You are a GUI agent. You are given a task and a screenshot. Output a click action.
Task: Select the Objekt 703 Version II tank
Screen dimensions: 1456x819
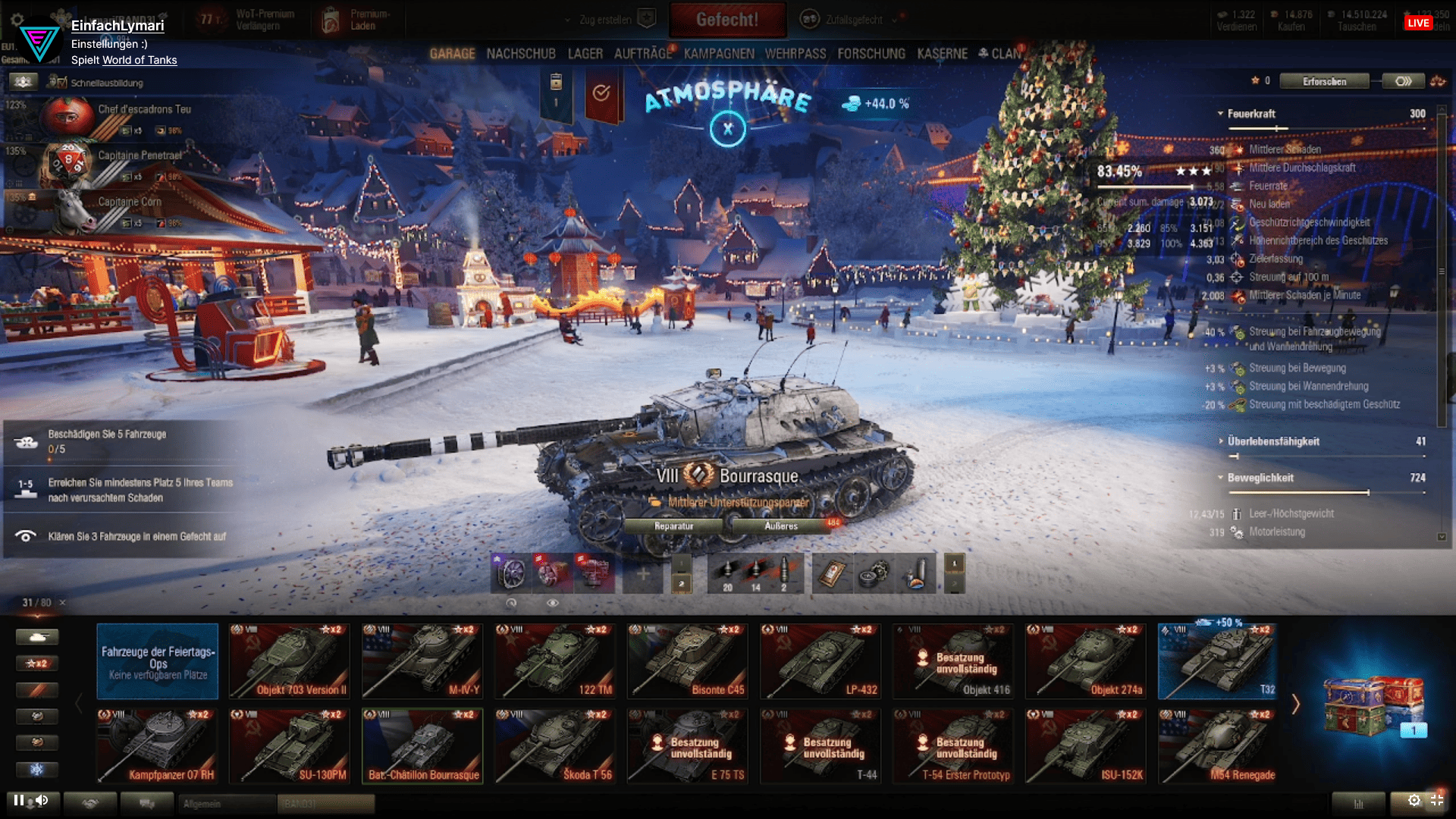point(290,661)
